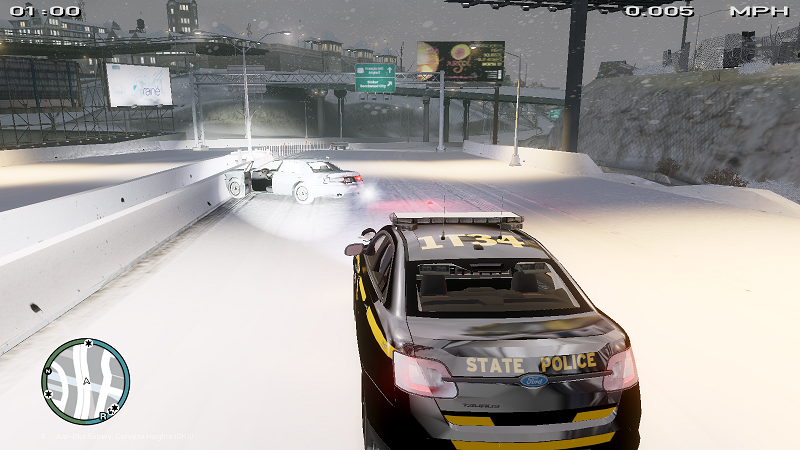800x450 pixels.
Task: Click the circular minimap radar
Action: click(x=85, y=381)
